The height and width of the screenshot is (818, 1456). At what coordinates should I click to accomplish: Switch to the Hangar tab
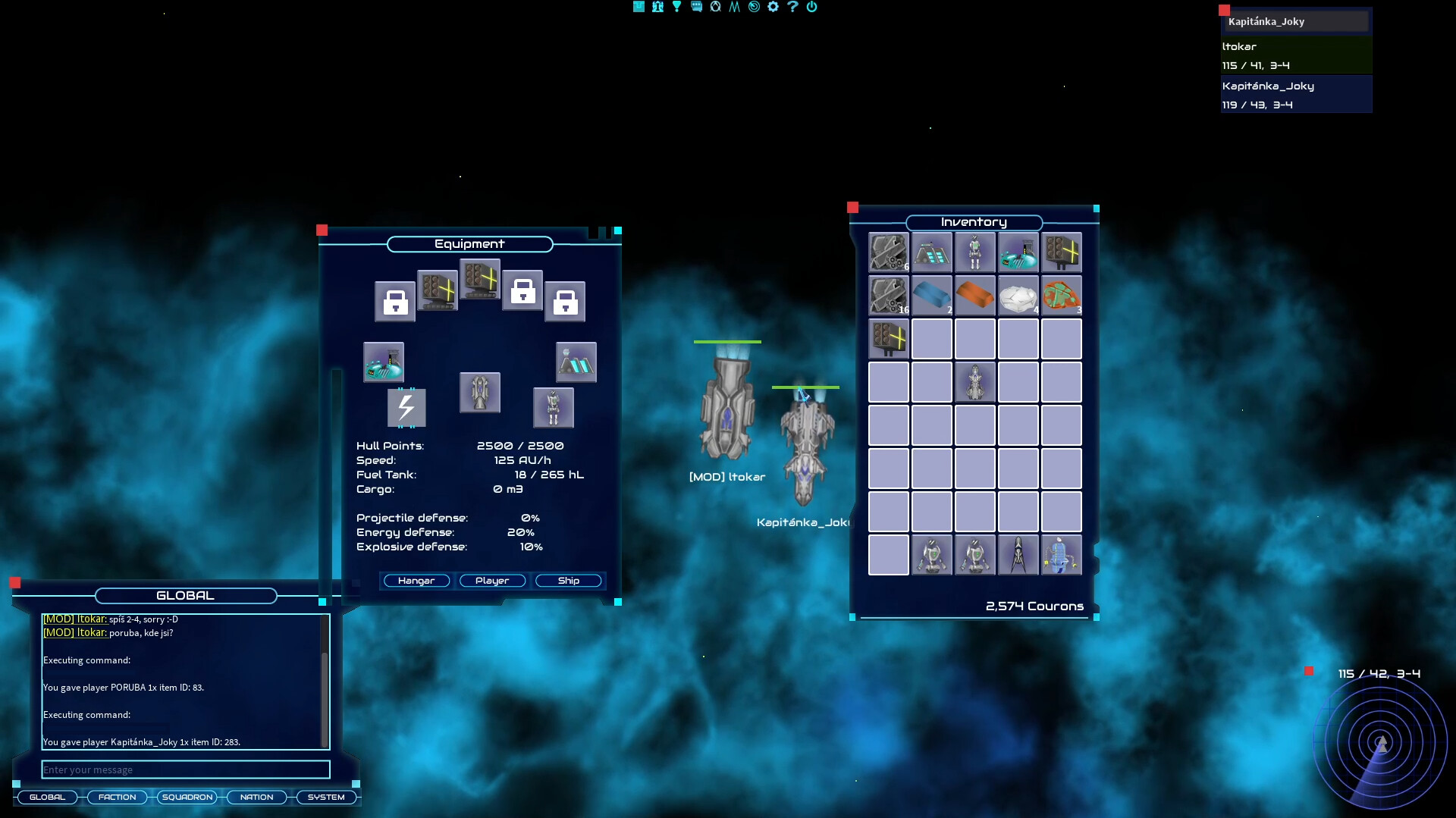click(416, 581)
